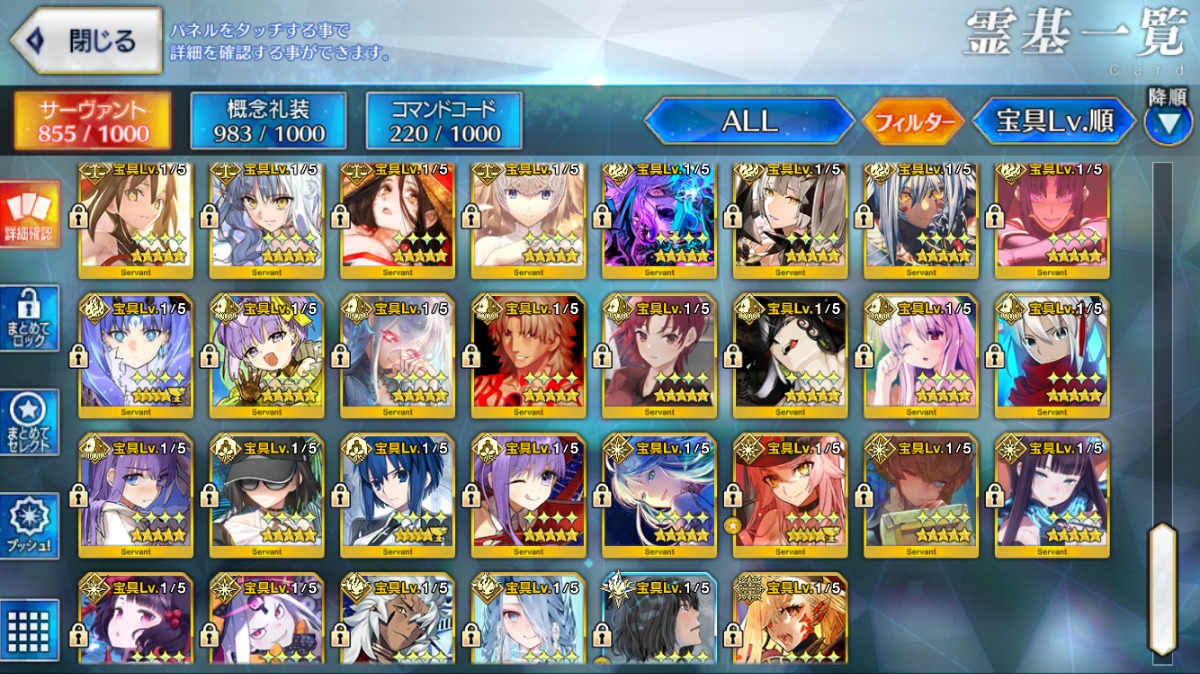Show the コマンドコード tab

click(445, 121)
